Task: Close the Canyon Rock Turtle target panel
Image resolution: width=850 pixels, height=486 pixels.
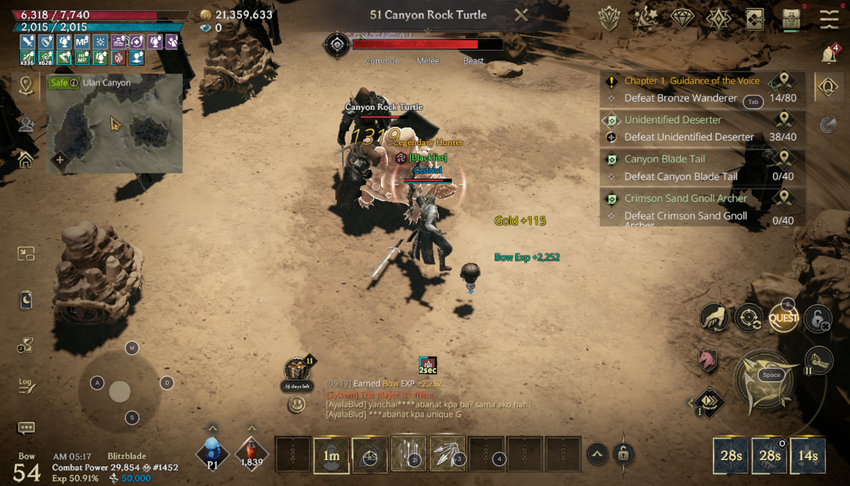Action: click(521, 15)
